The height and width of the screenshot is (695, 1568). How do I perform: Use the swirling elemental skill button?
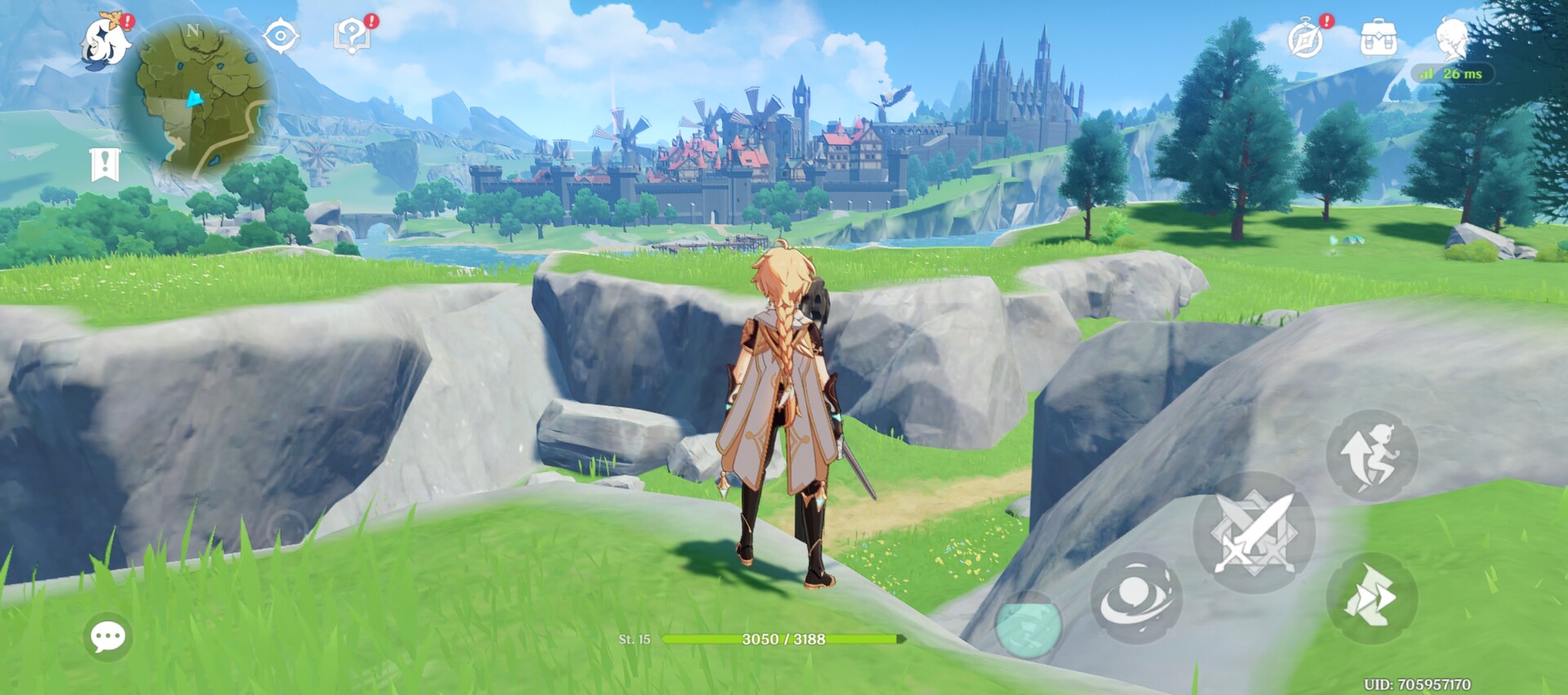click(x=1136, y=599)
